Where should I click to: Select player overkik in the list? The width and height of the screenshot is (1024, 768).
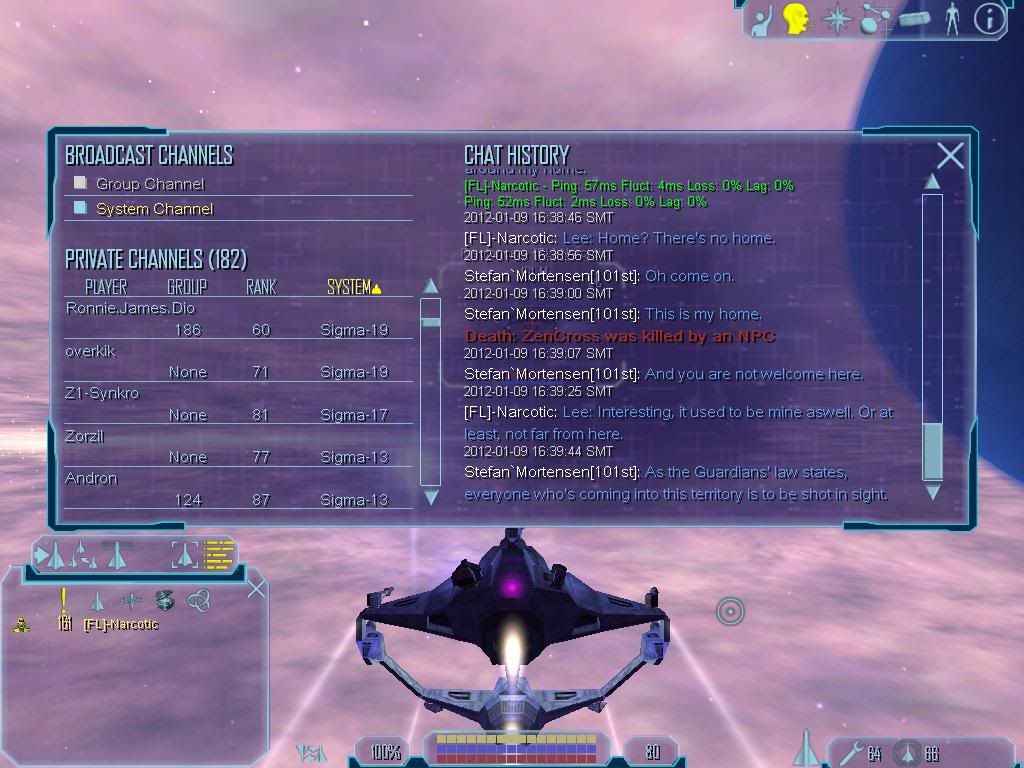91,351
